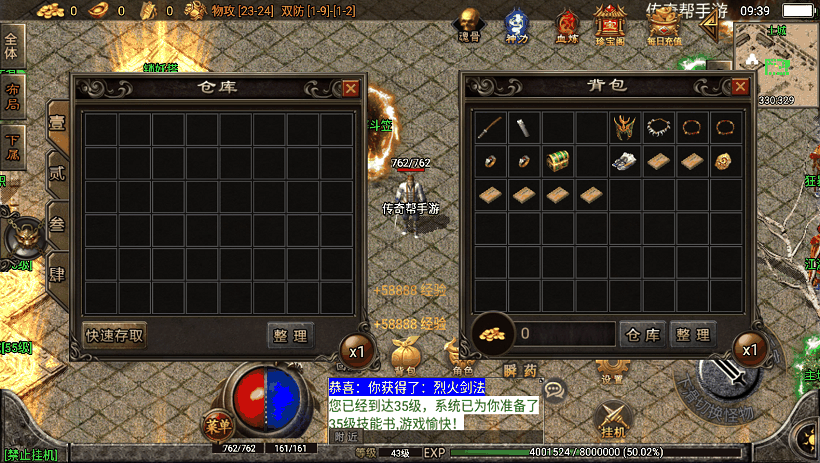
Task: Close the 背包 backpack window
Action: point(740,88)
